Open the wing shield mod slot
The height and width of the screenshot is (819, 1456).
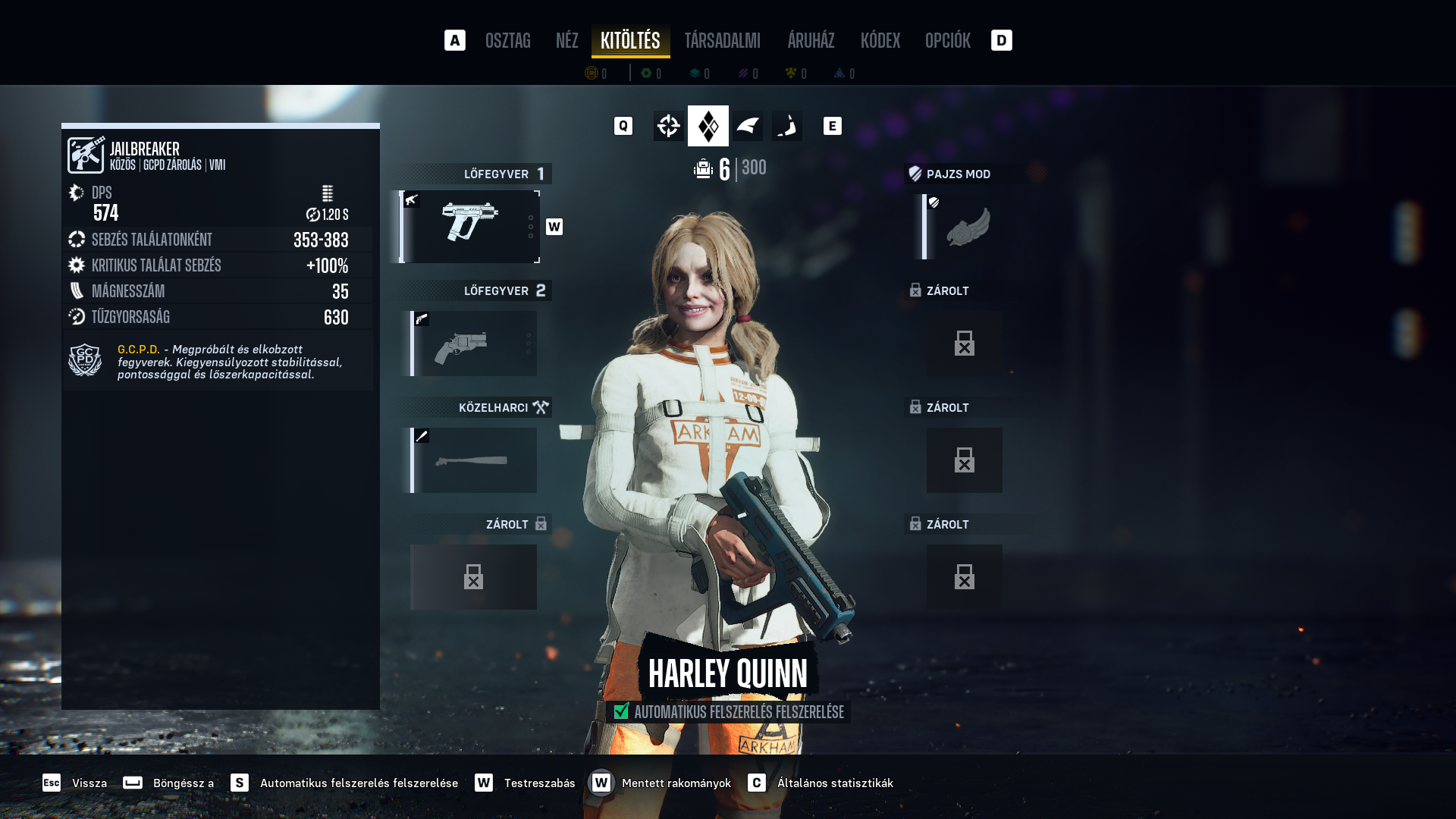click(x=964, y=227)
